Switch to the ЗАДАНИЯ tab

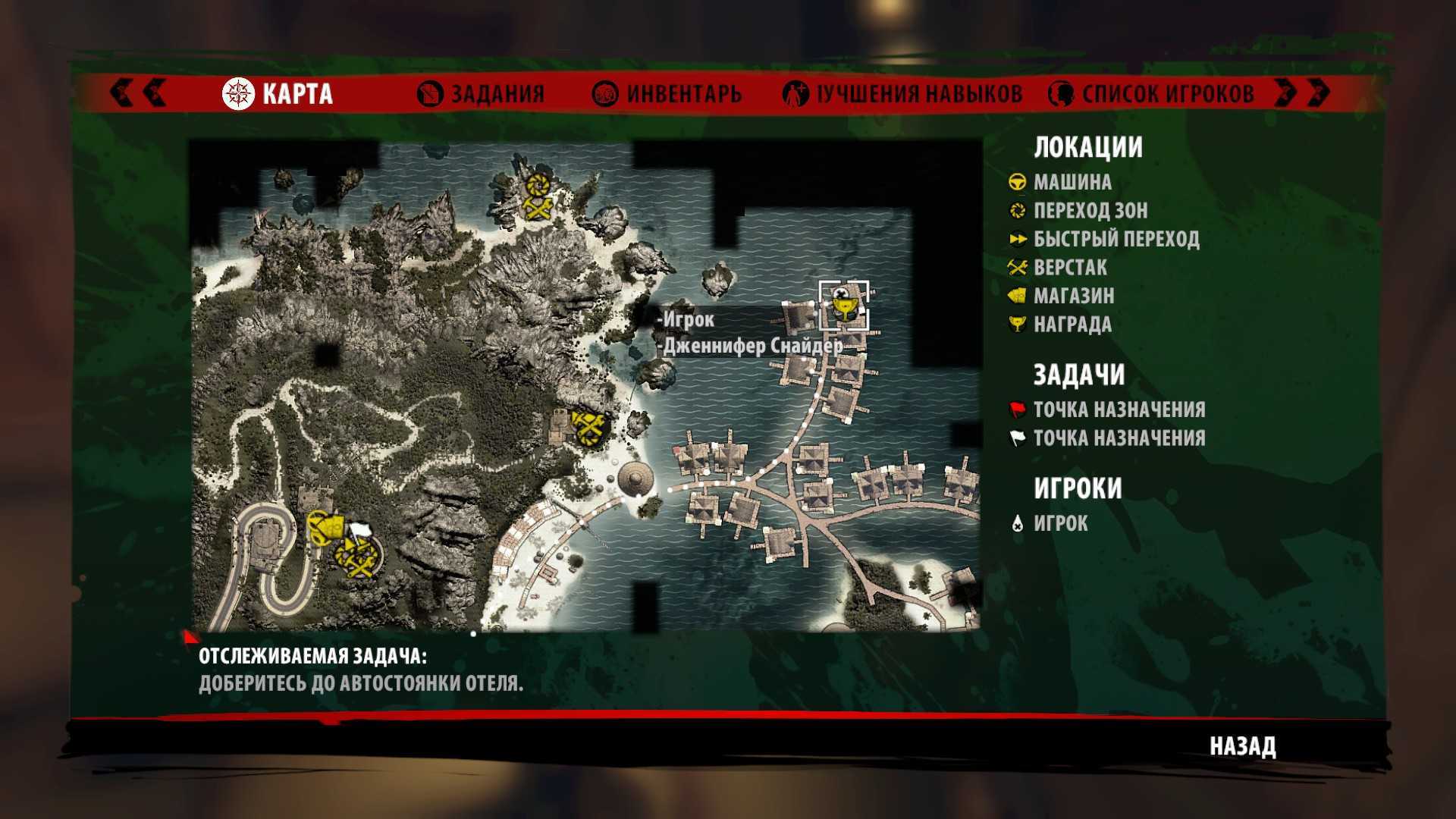(482, 94)
